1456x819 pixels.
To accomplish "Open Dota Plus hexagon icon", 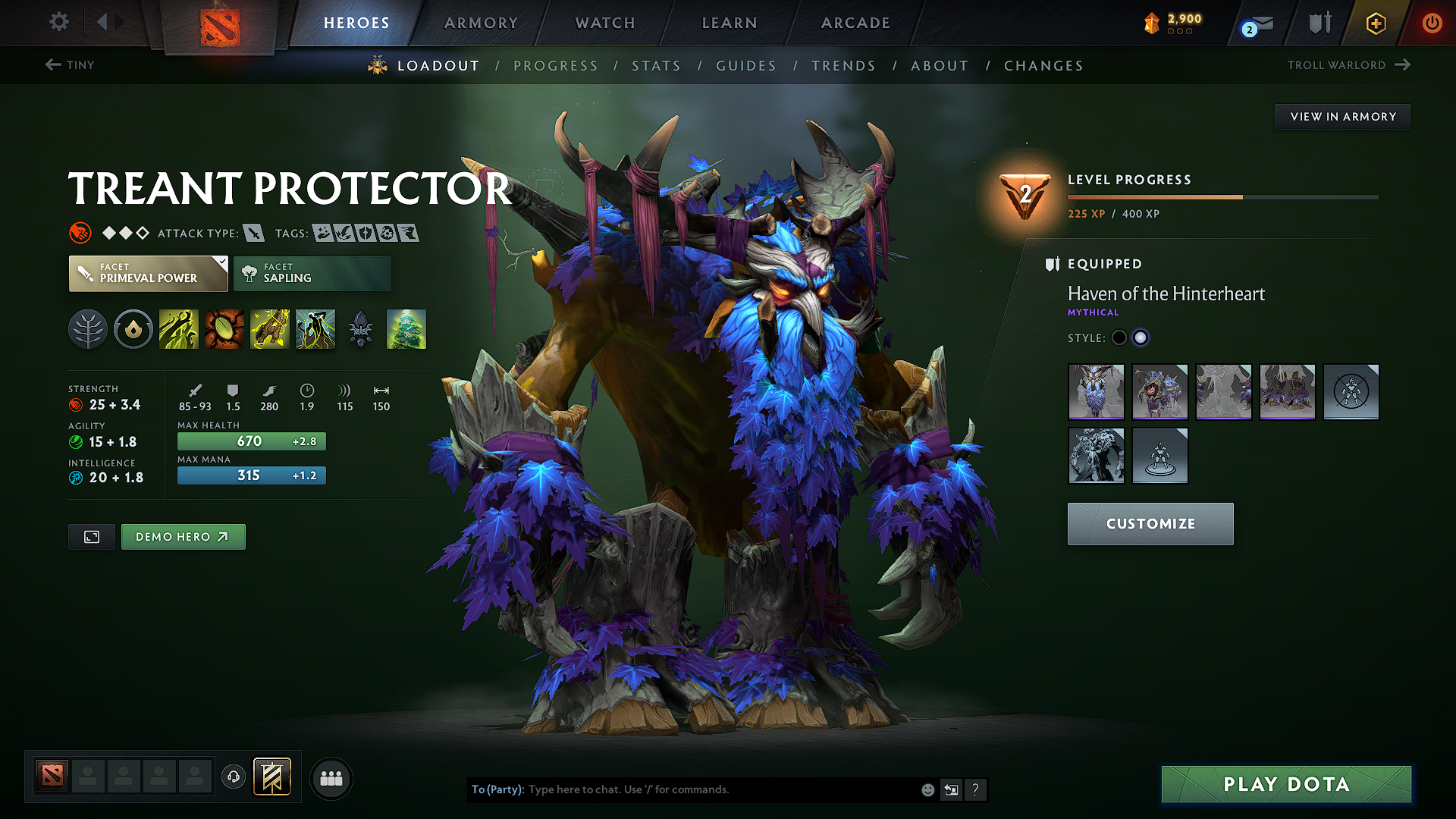I will 1375,23.
